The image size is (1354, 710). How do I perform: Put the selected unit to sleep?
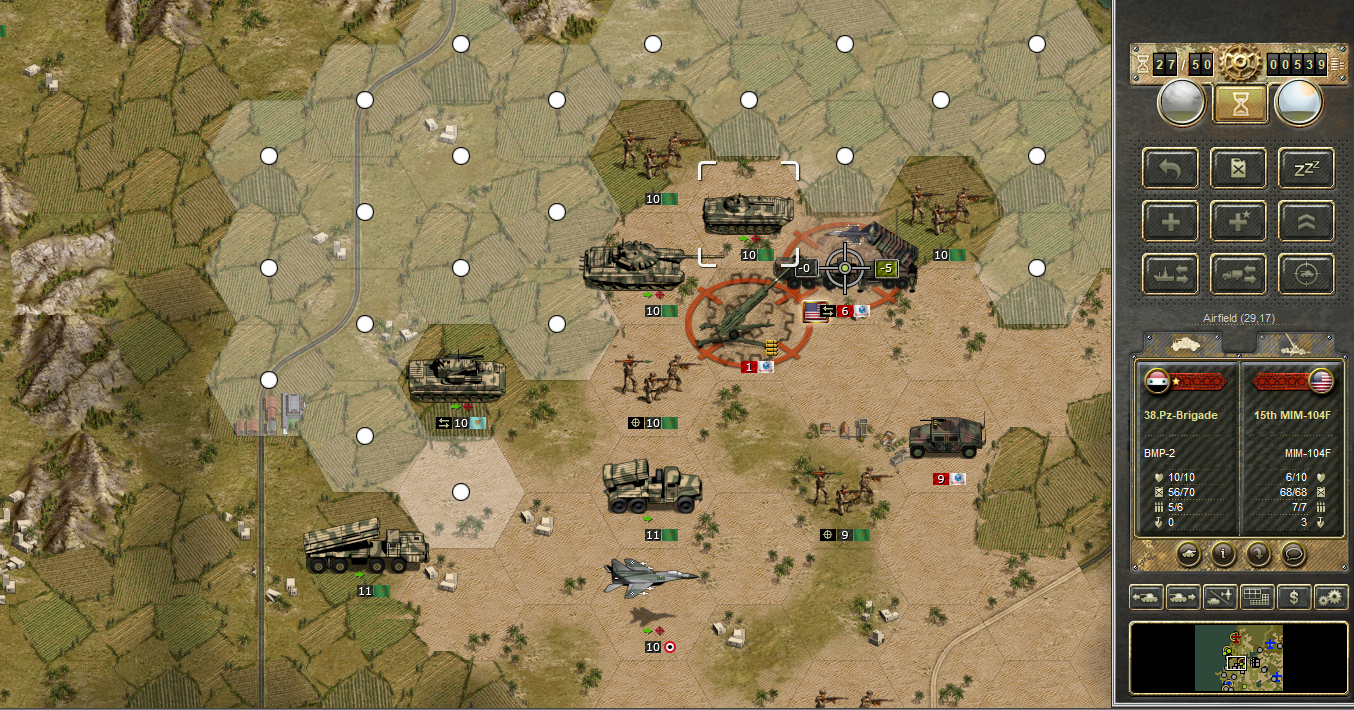tap(1306, 168)
